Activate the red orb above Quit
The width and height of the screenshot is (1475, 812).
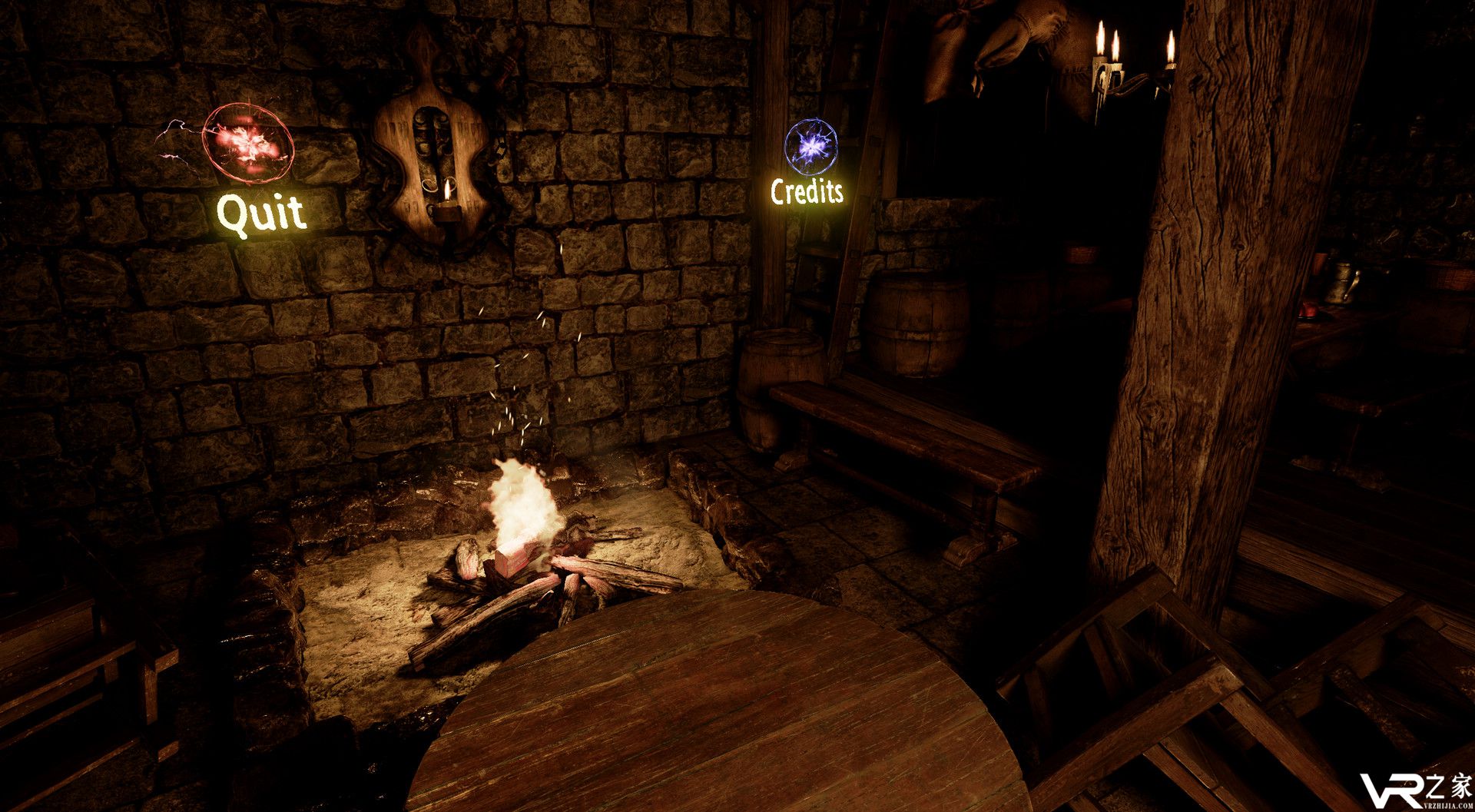(247, 144)
